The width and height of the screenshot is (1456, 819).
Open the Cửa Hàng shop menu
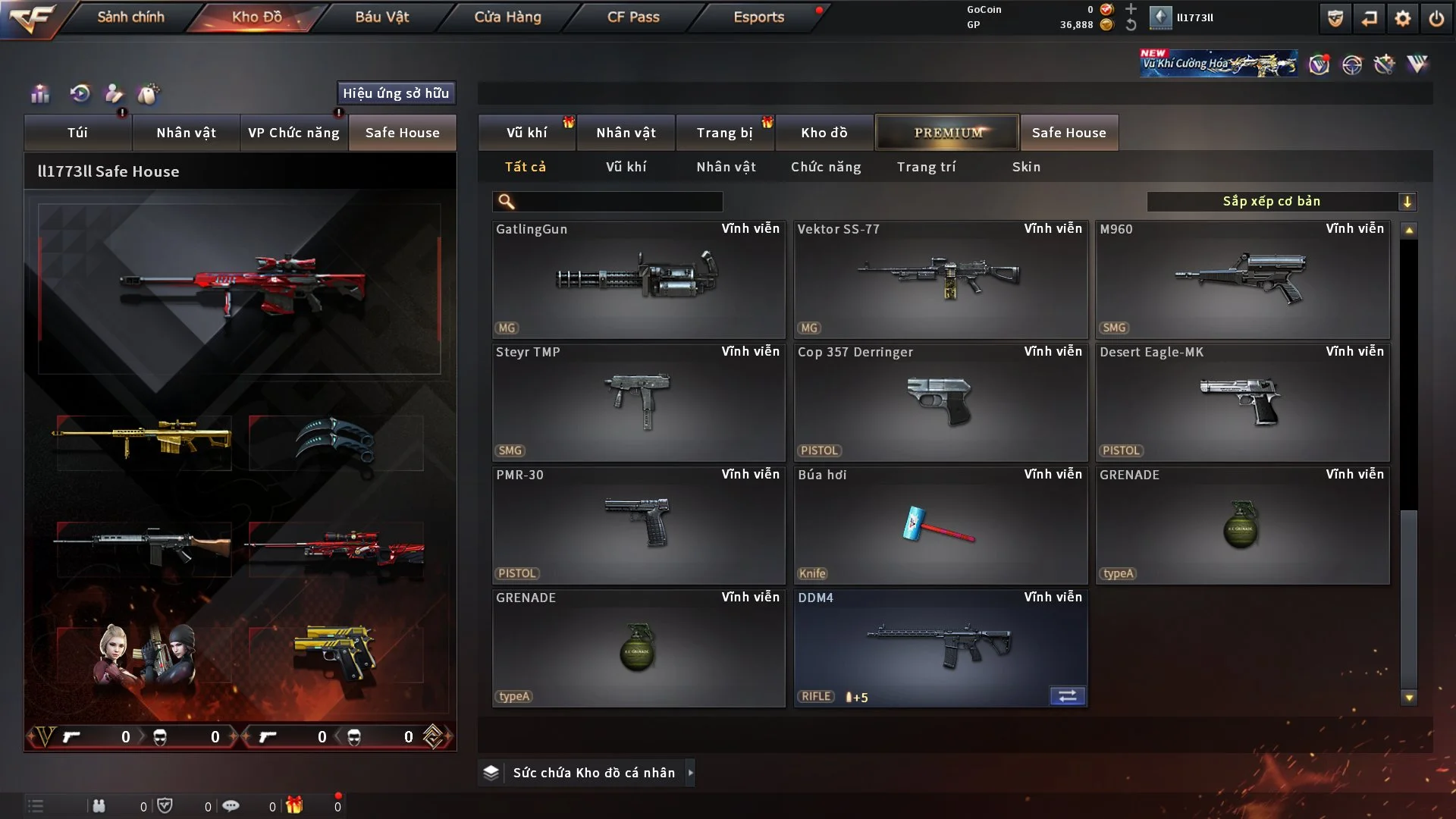507,17
